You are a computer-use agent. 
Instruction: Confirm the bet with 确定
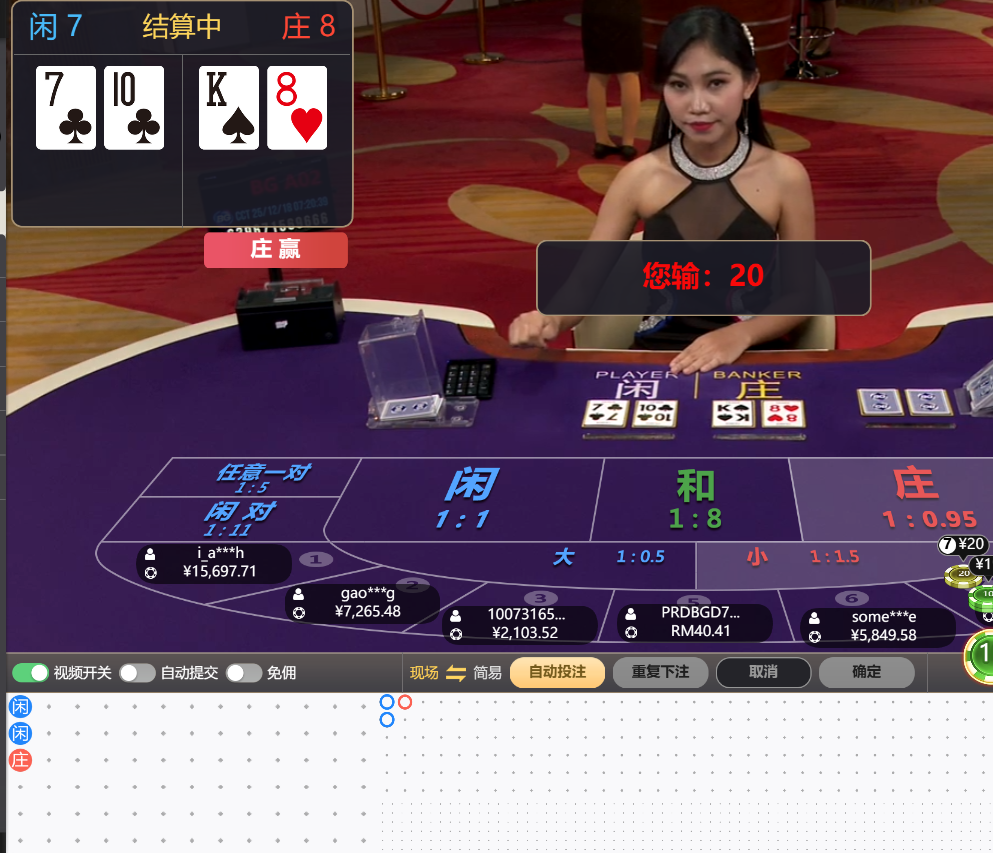[866, 672]
